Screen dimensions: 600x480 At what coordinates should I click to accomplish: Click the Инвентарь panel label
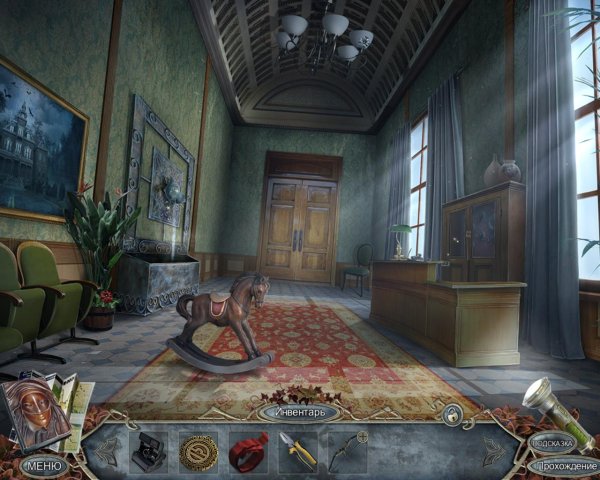(299, 411)
